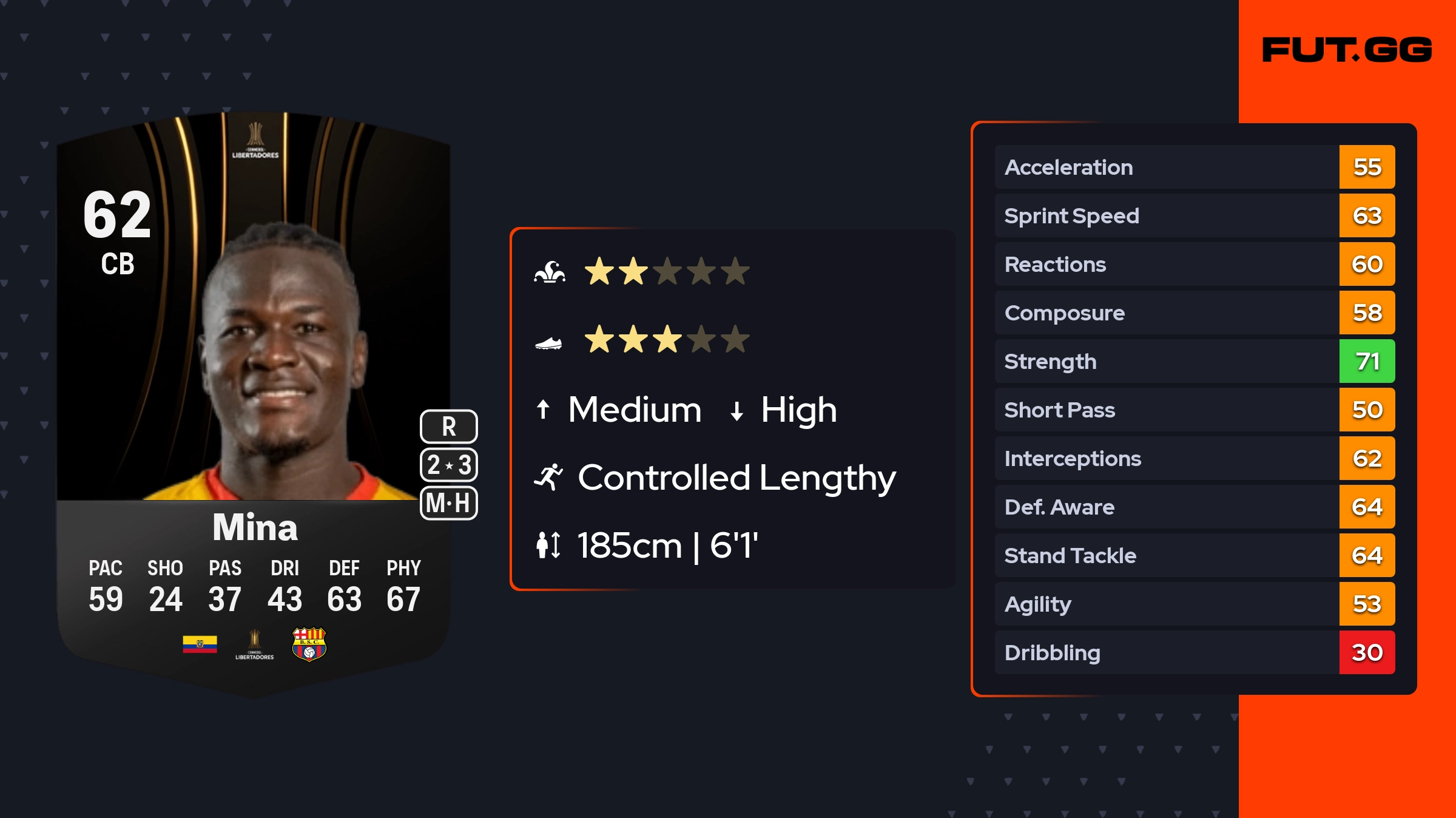Click the Barcelona SC club badge

click(309, 644)
